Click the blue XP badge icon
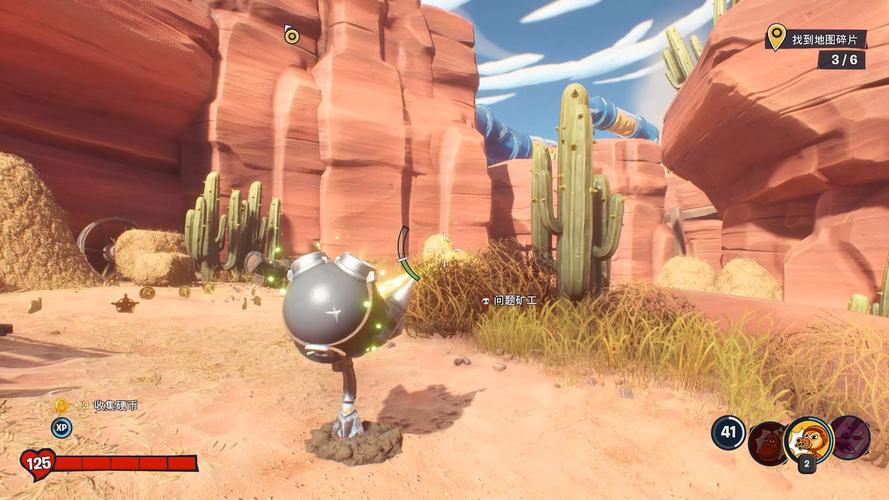The height and width of the screenshot is (500, 889). tap(62, 427)
